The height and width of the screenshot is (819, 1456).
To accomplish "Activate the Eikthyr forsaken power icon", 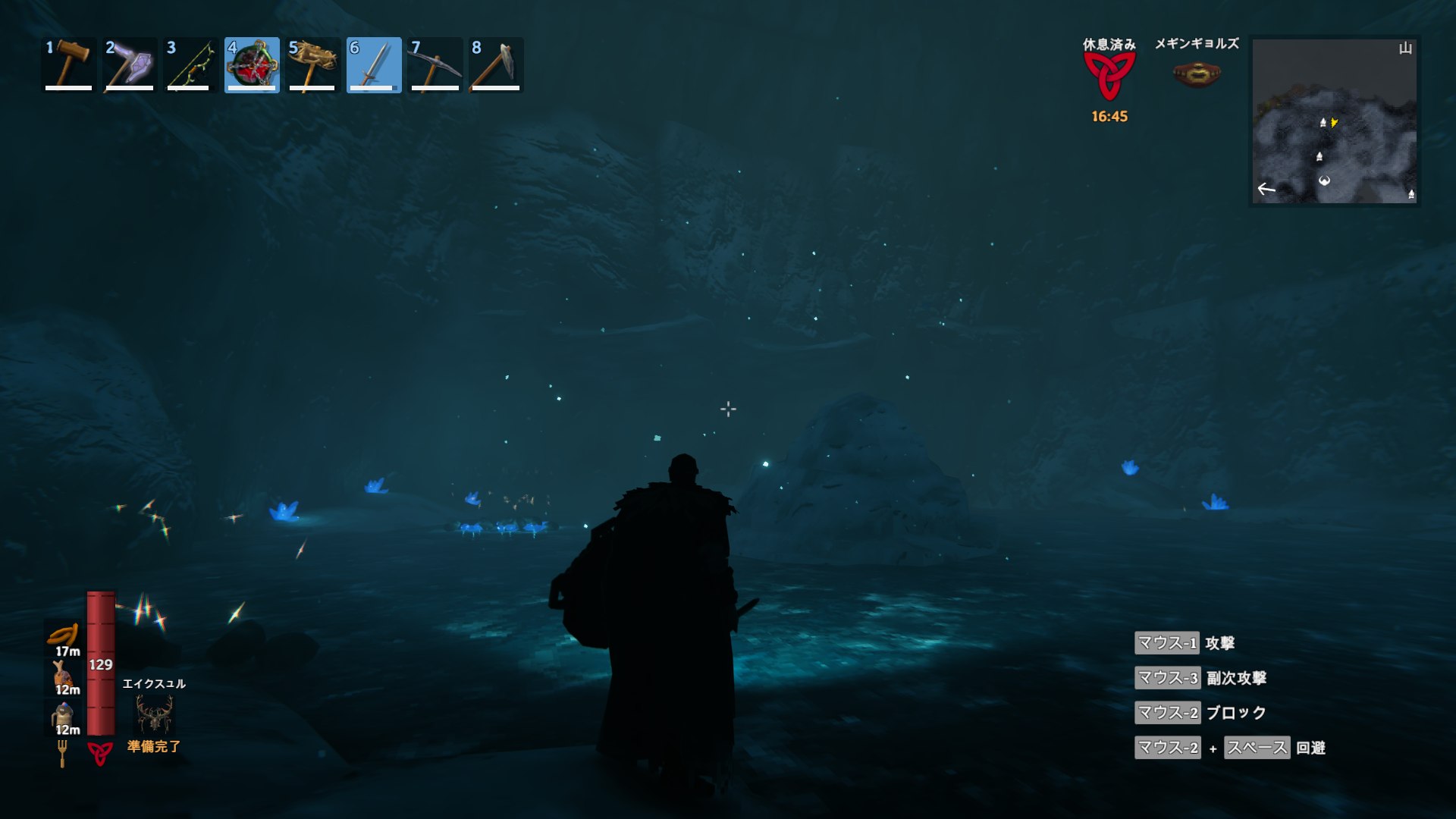I will pos(154,714).
